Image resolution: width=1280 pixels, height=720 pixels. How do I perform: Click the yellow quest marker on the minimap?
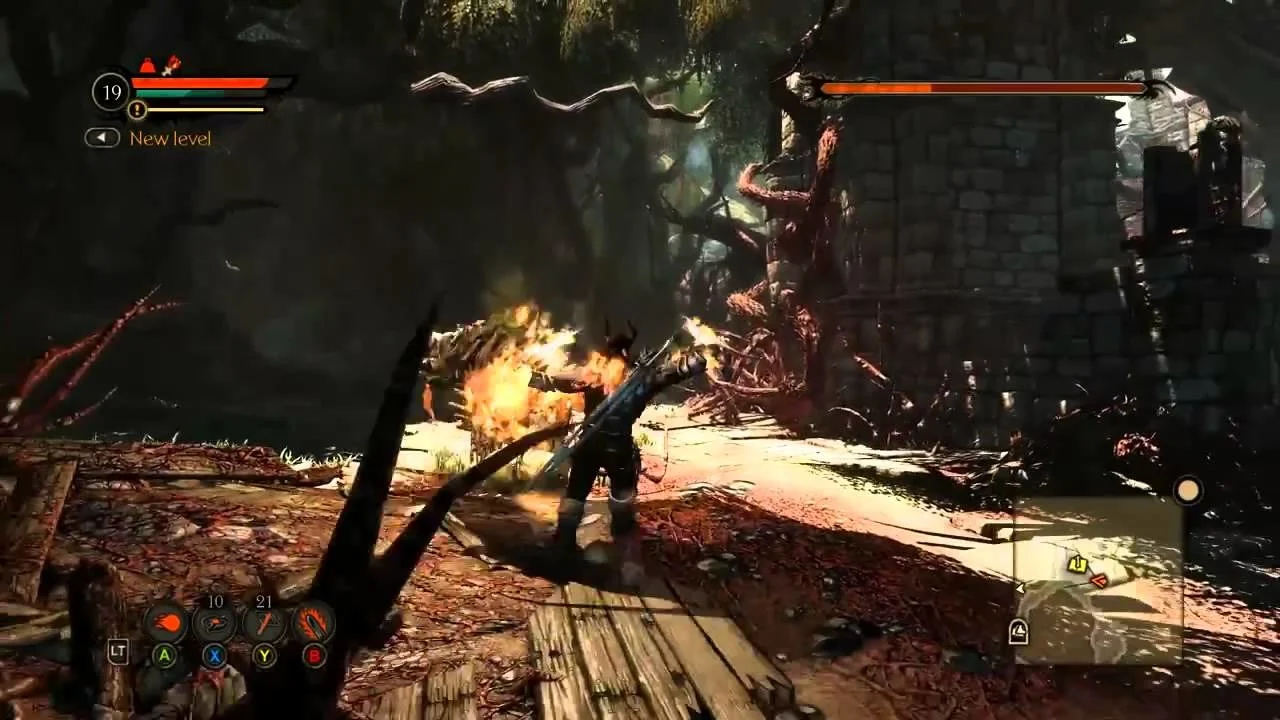(x=1077, y=565)
